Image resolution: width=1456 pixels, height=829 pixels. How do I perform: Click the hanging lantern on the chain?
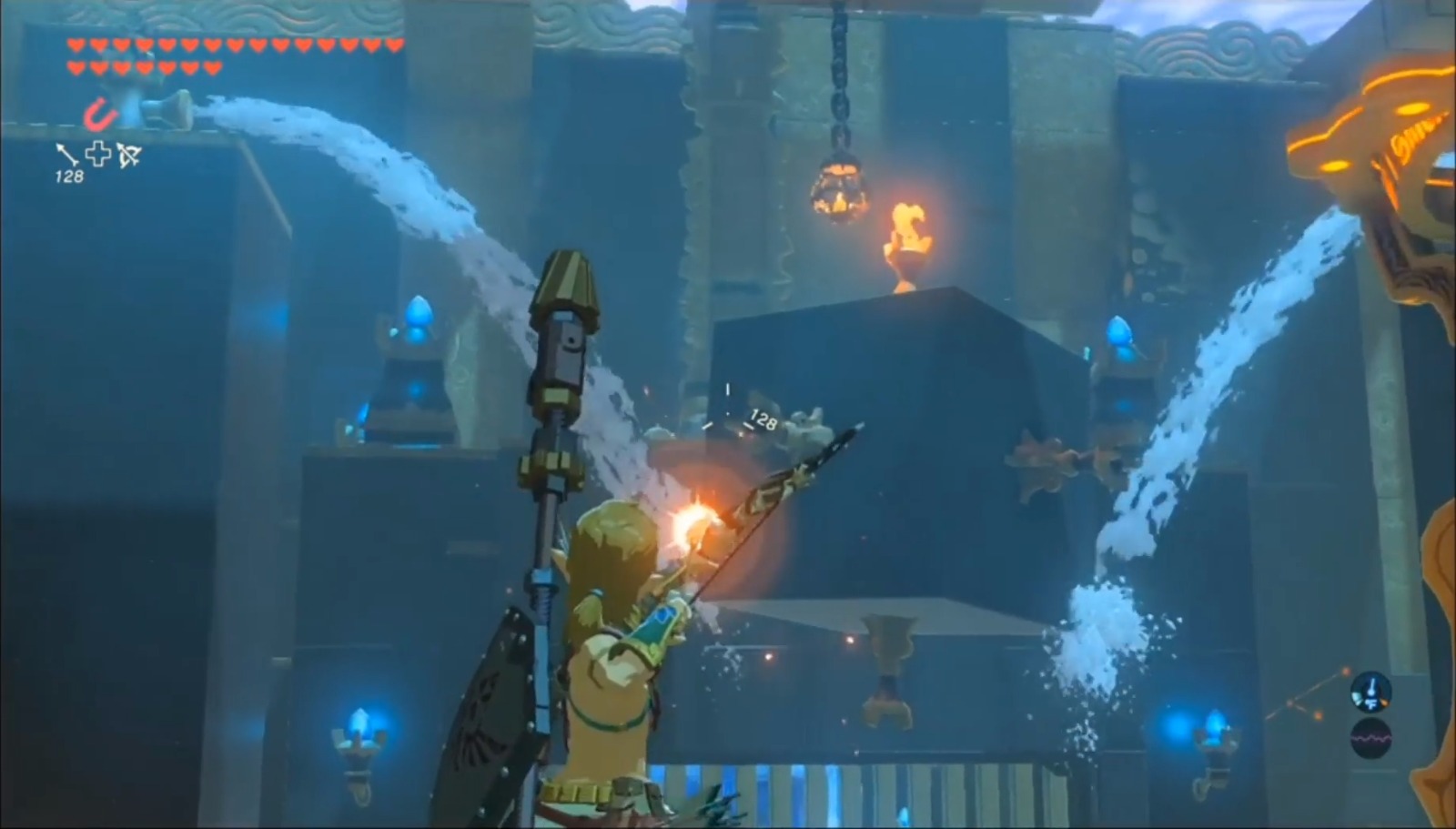(x=839, y=189)
